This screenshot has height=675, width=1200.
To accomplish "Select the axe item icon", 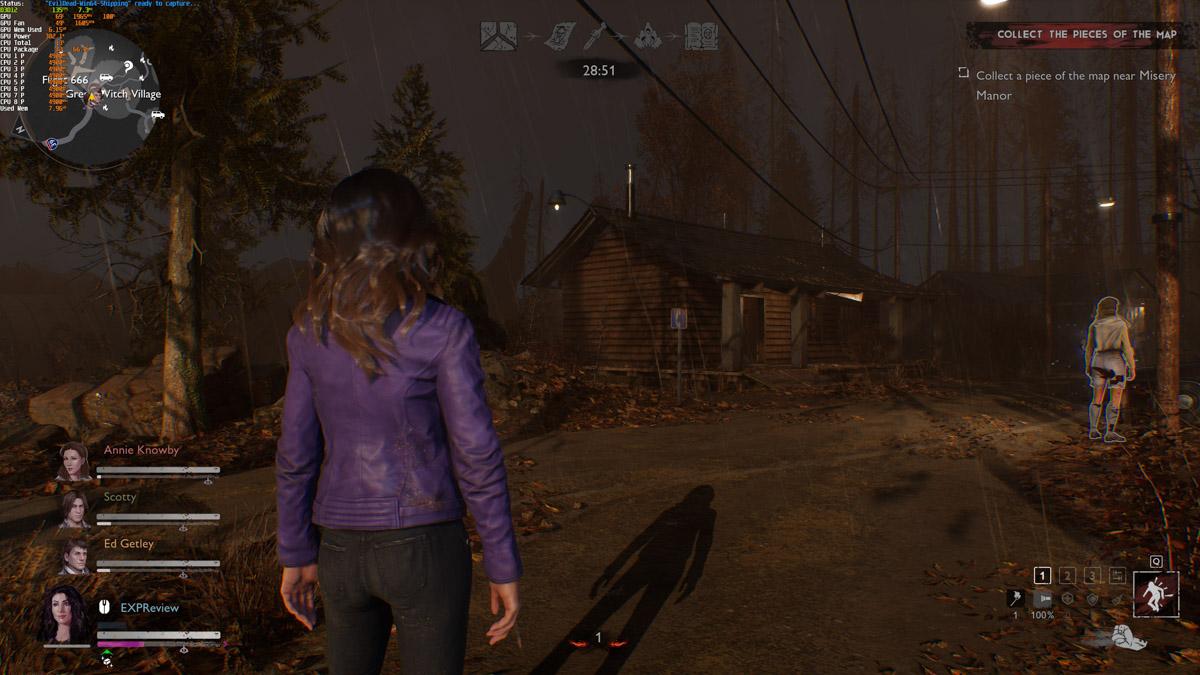I will click(x=1015, y=598).
